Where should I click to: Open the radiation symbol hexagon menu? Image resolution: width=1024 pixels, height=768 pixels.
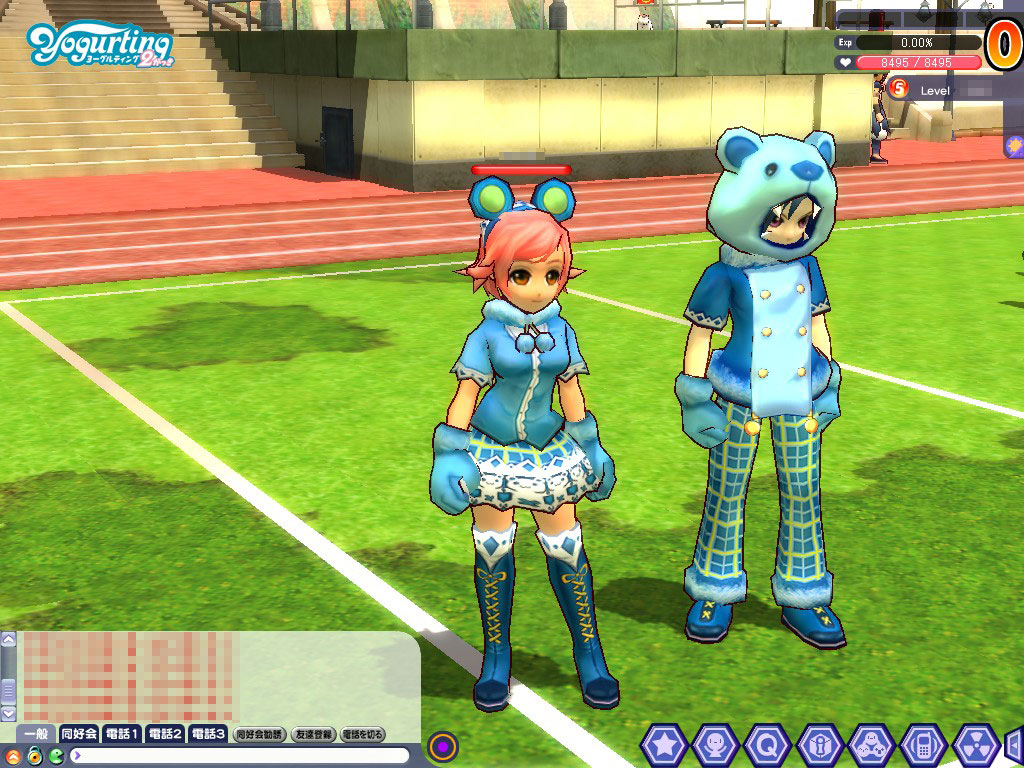975,745
